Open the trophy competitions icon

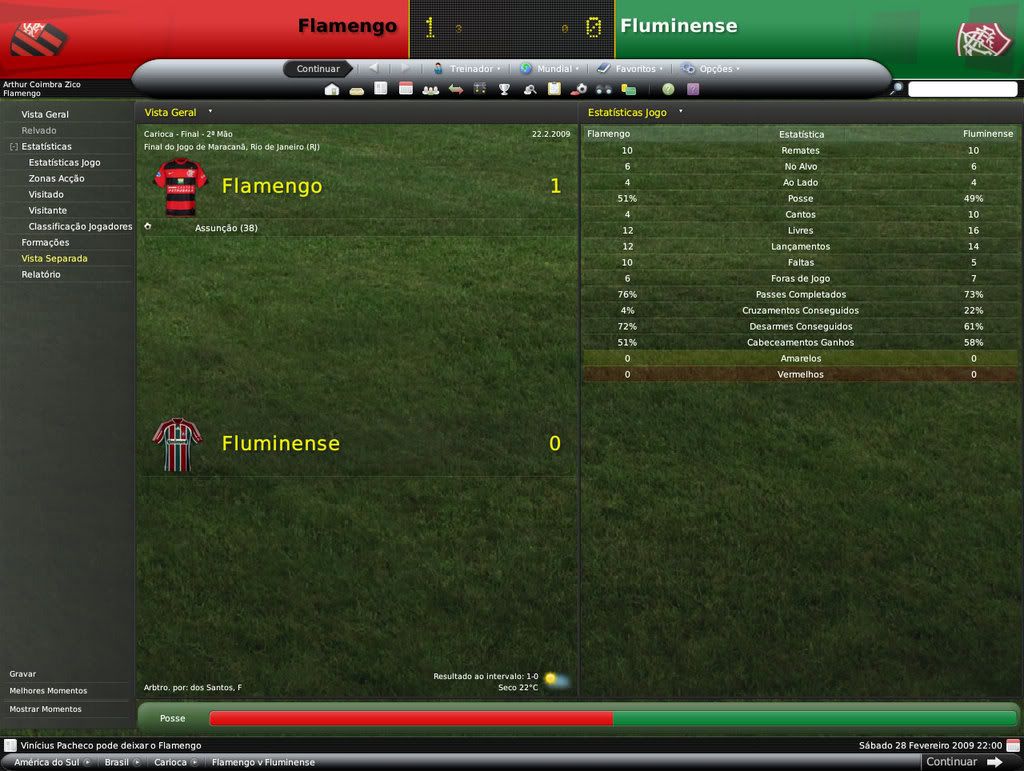pyautogui.click(x=505, y=89)
